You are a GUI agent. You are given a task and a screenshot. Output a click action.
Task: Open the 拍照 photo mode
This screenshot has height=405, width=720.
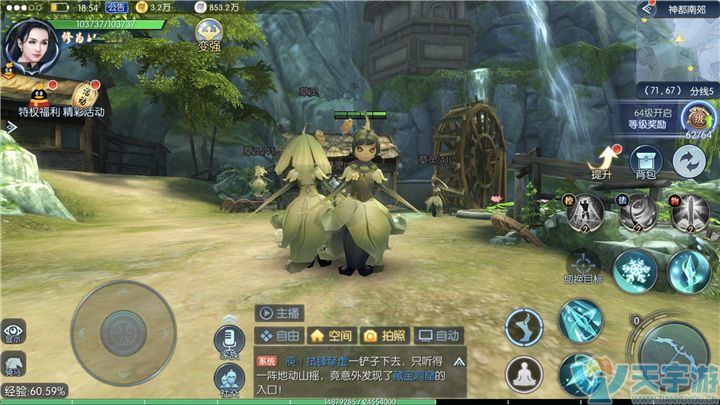385,336
